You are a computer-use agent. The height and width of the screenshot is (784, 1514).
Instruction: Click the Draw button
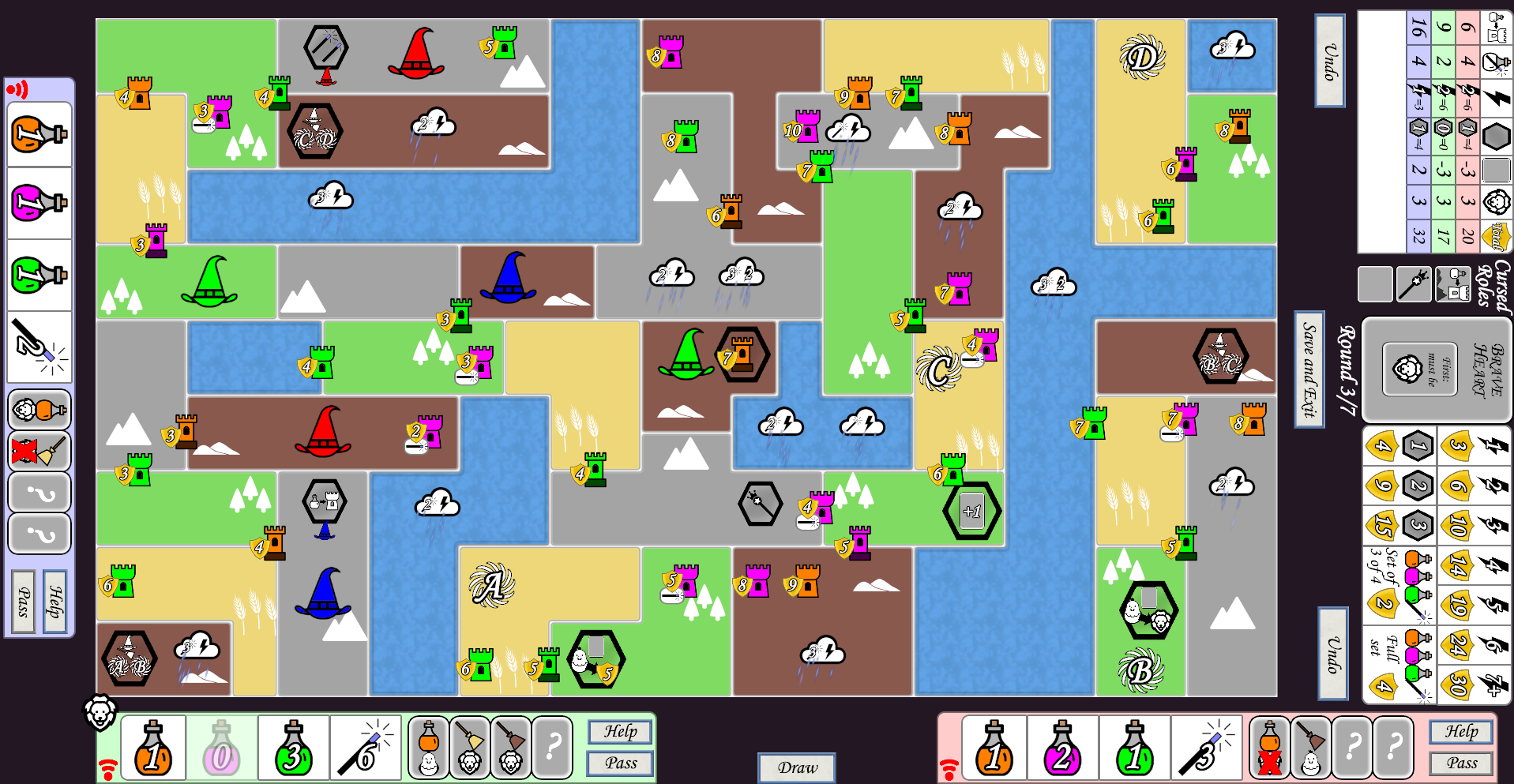pyautogui.click(x=796, y=767)
